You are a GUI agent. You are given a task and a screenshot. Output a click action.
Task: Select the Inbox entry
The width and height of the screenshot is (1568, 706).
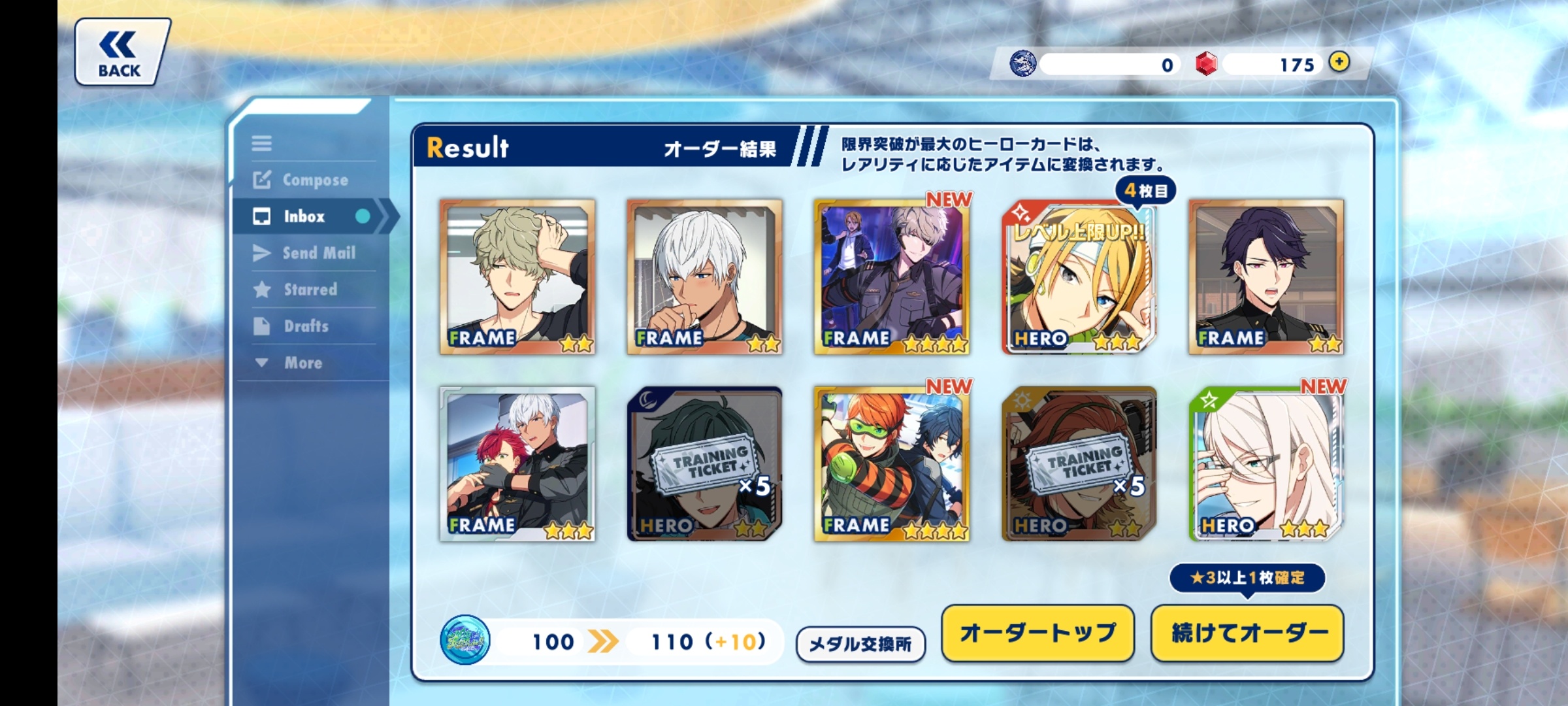(x=304, y=216)
